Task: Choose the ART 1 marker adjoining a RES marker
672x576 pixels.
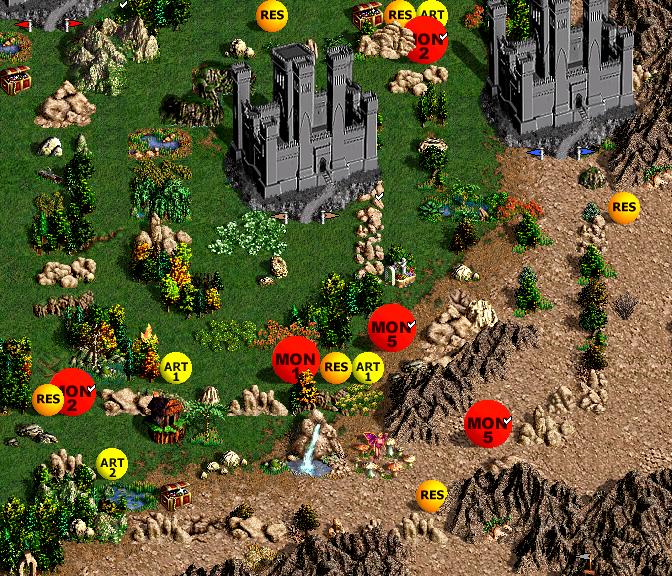Action: pos(368,368)
